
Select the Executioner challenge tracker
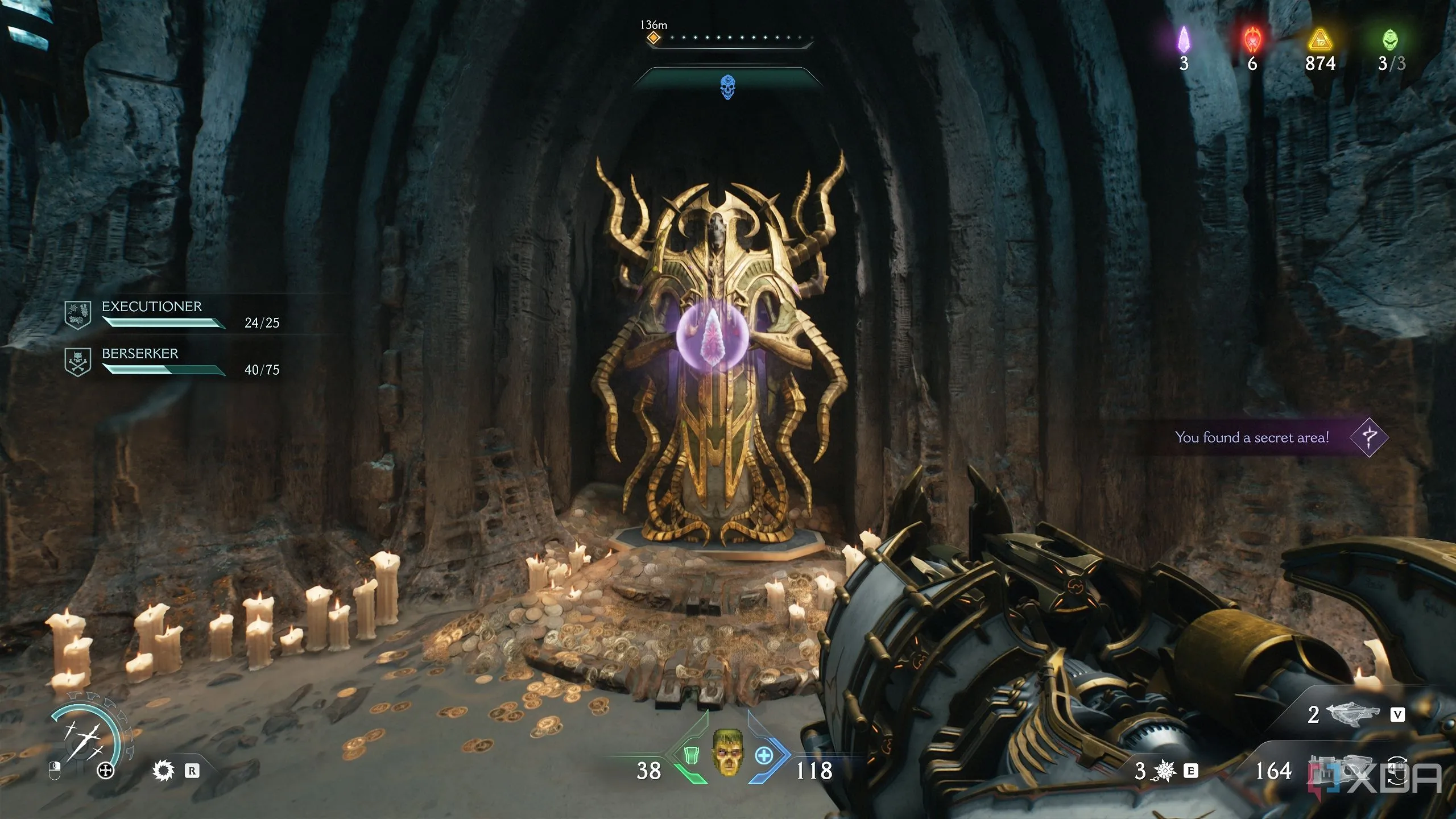pyautogui.click(x=171, y=315)
